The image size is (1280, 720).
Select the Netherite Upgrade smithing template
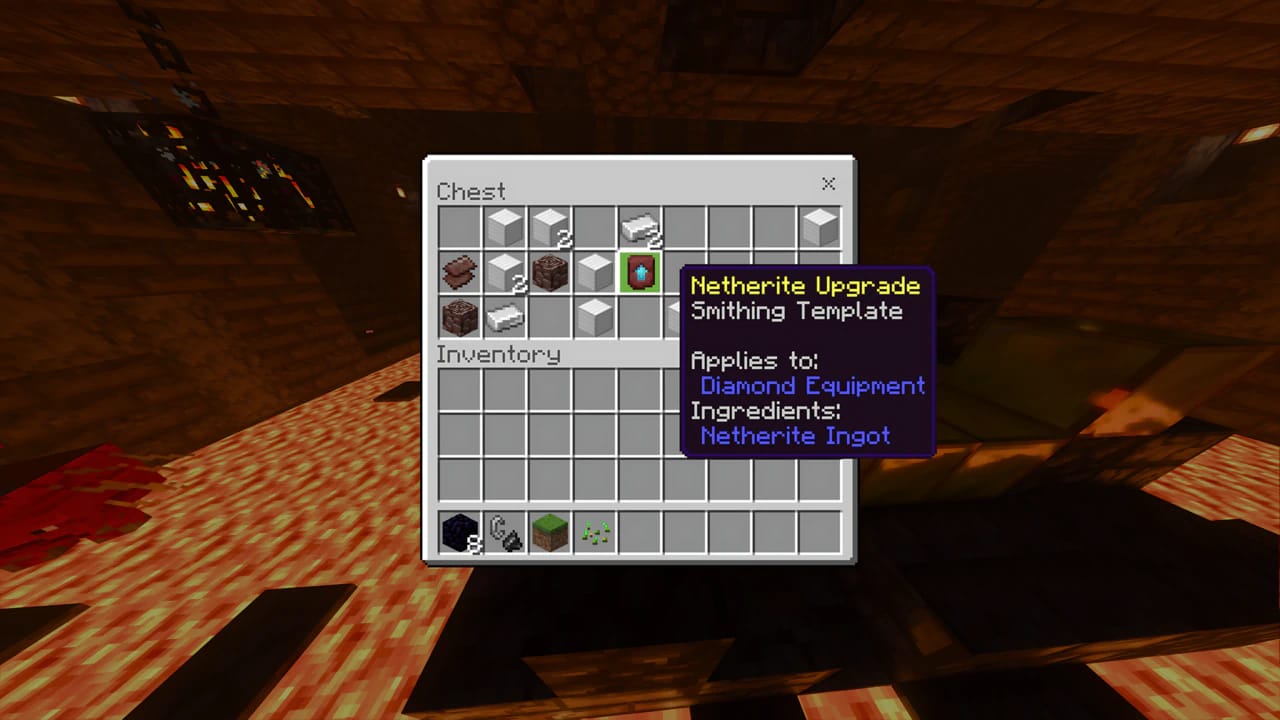tap(640, 272)
